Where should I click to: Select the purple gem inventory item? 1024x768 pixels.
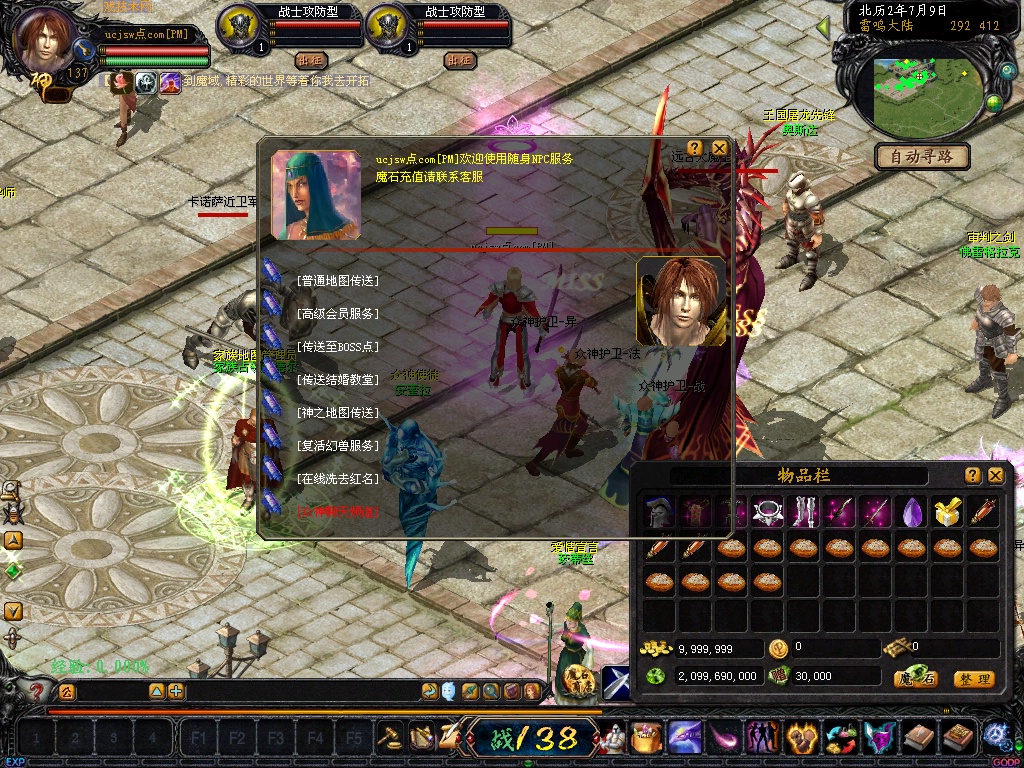click(910, 512)
